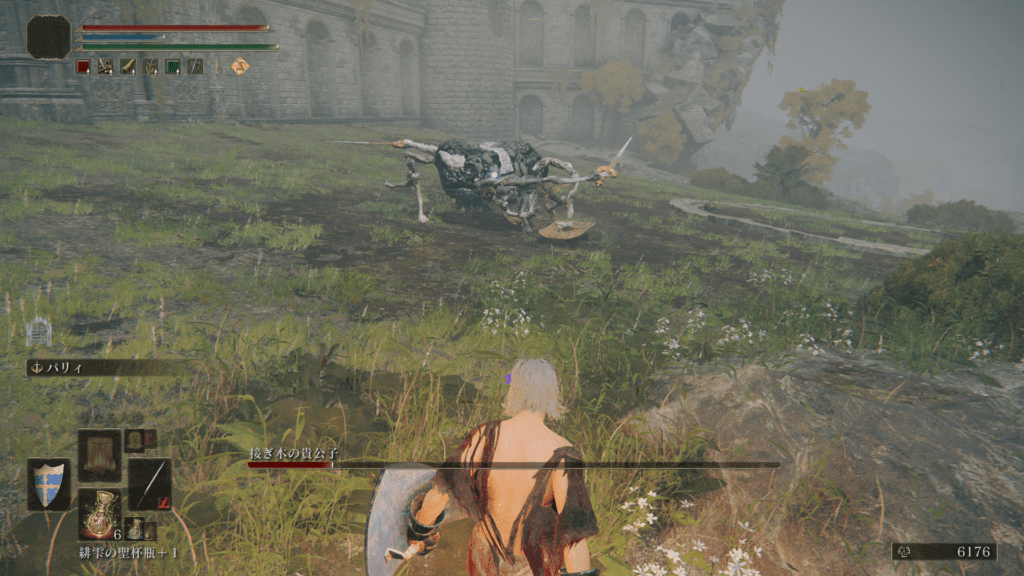
Task: Click the white gate icon above Parry
Action: point(38,332)
